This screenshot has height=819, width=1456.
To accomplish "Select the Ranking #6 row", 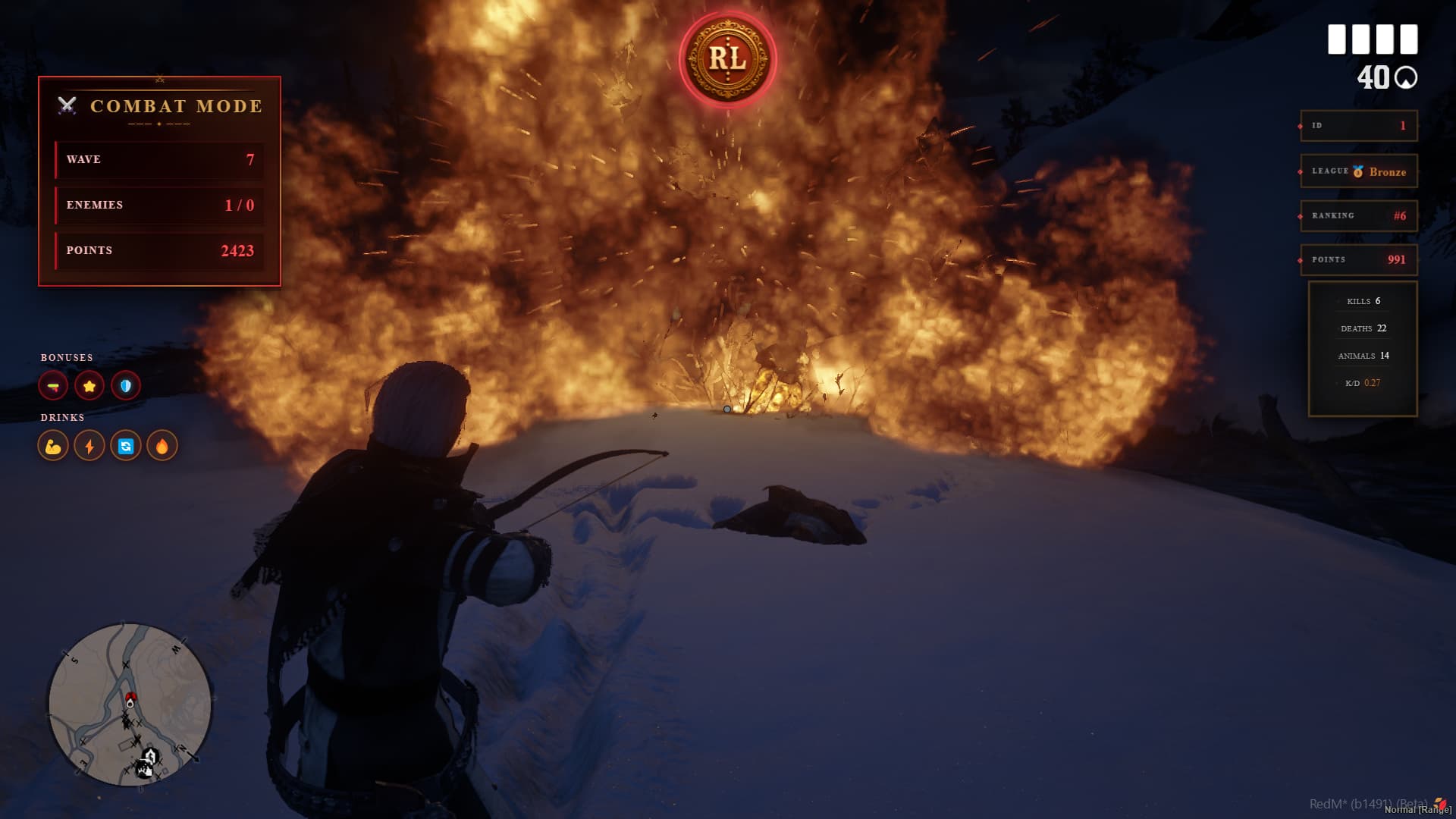I will coord(1359,215).
